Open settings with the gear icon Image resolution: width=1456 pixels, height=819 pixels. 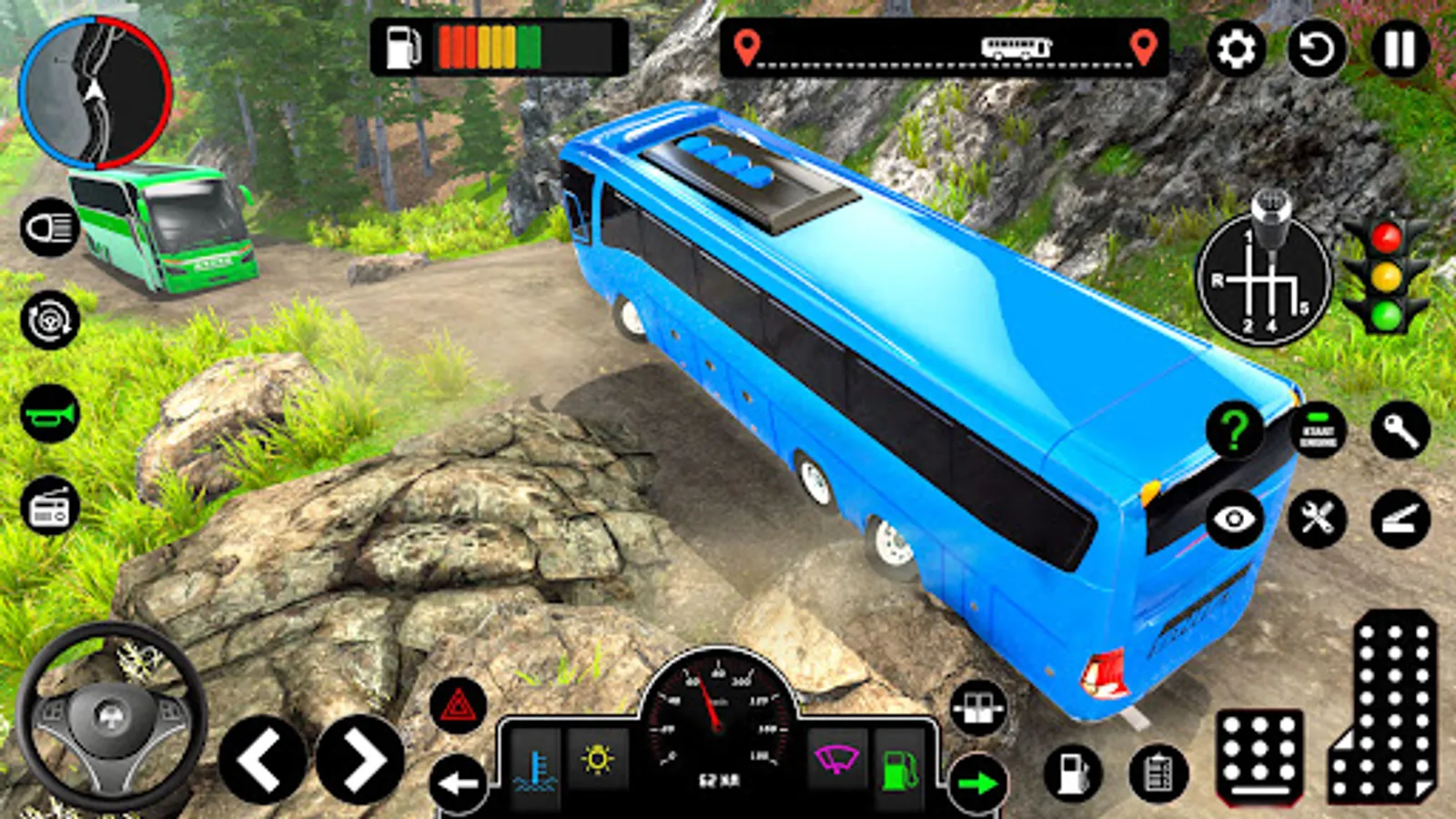1235,48
